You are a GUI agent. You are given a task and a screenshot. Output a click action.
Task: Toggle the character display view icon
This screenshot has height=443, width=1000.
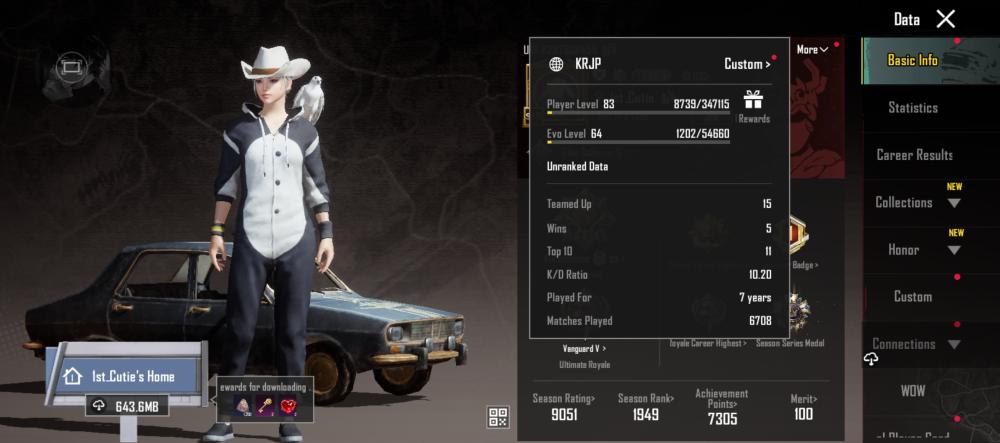click(x=69, y=68)
